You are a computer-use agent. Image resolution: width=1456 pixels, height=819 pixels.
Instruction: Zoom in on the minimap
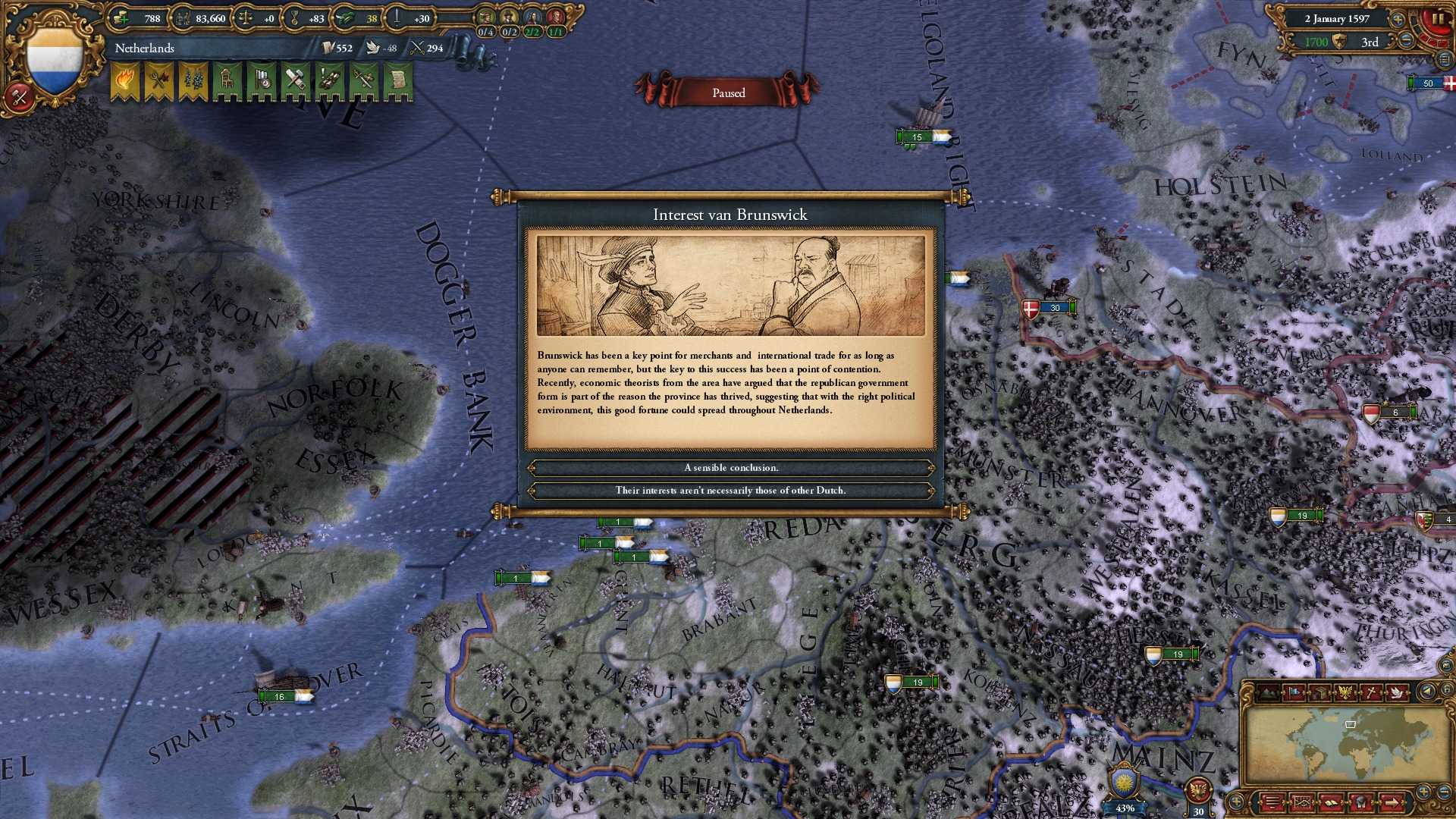coord(1423,791)
